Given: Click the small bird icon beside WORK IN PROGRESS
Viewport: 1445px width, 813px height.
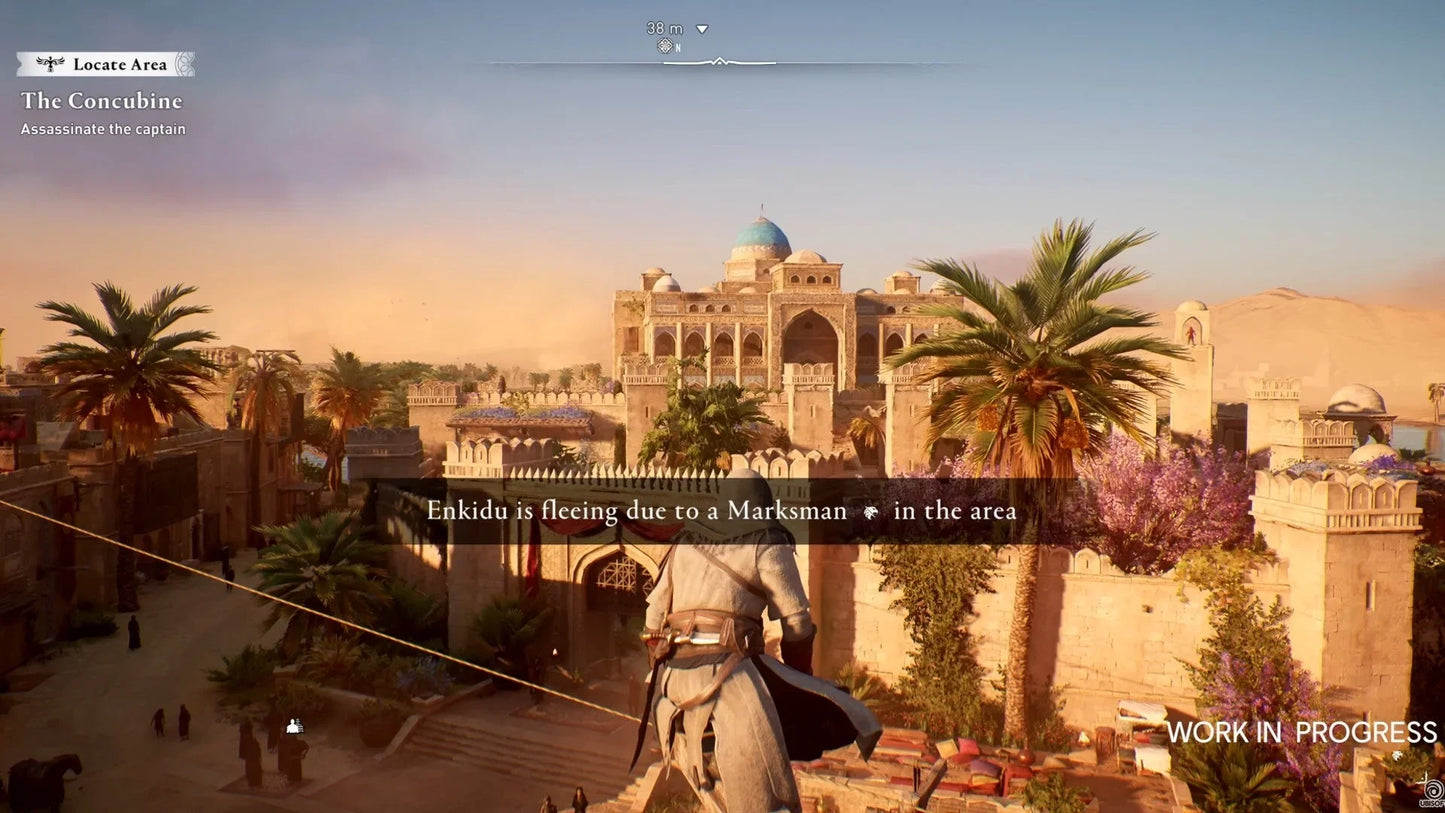Looking at the screenshot, I should [x=1397, y=756].
